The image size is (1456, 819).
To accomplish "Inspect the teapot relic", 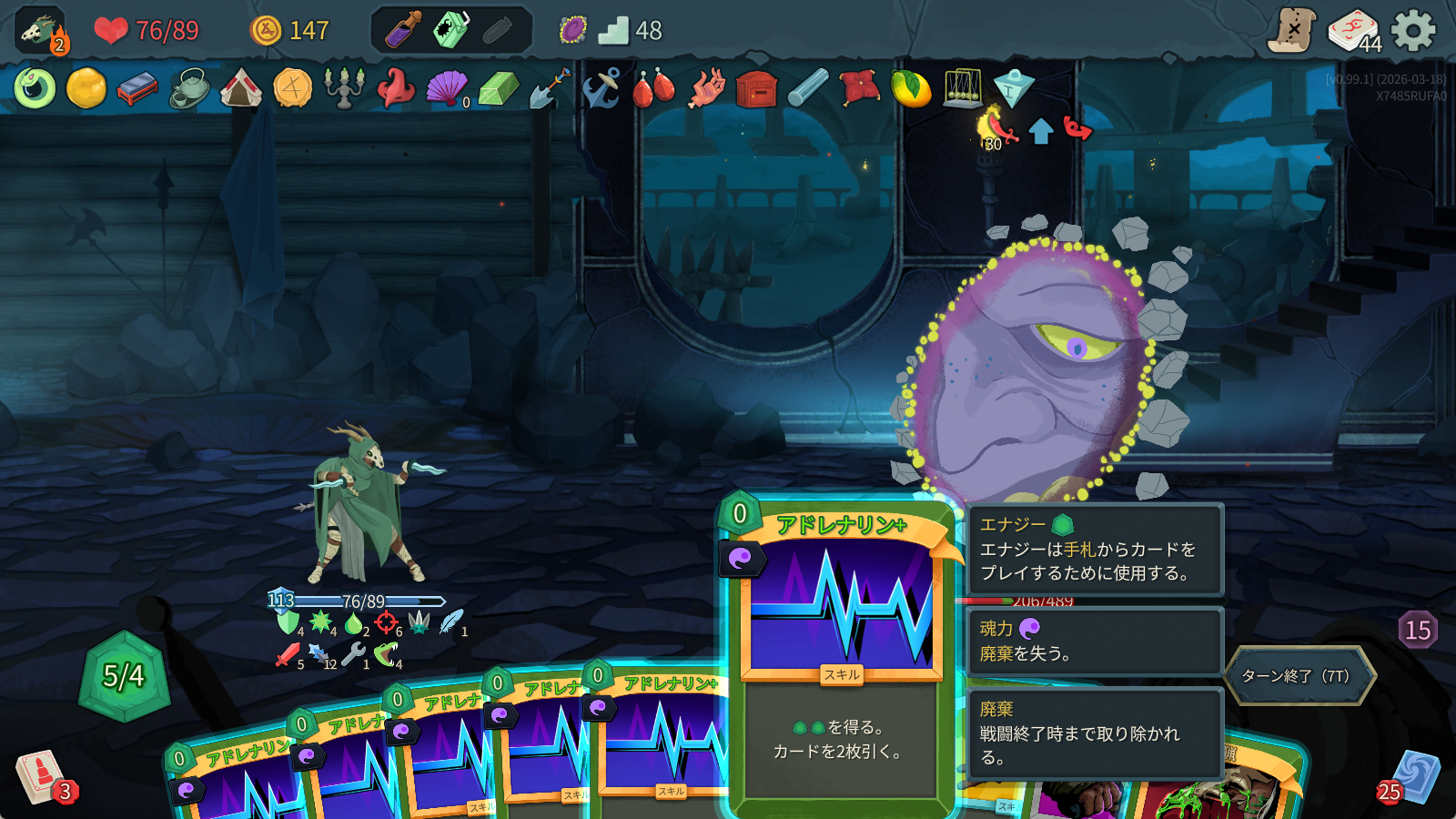I will 189,88.
